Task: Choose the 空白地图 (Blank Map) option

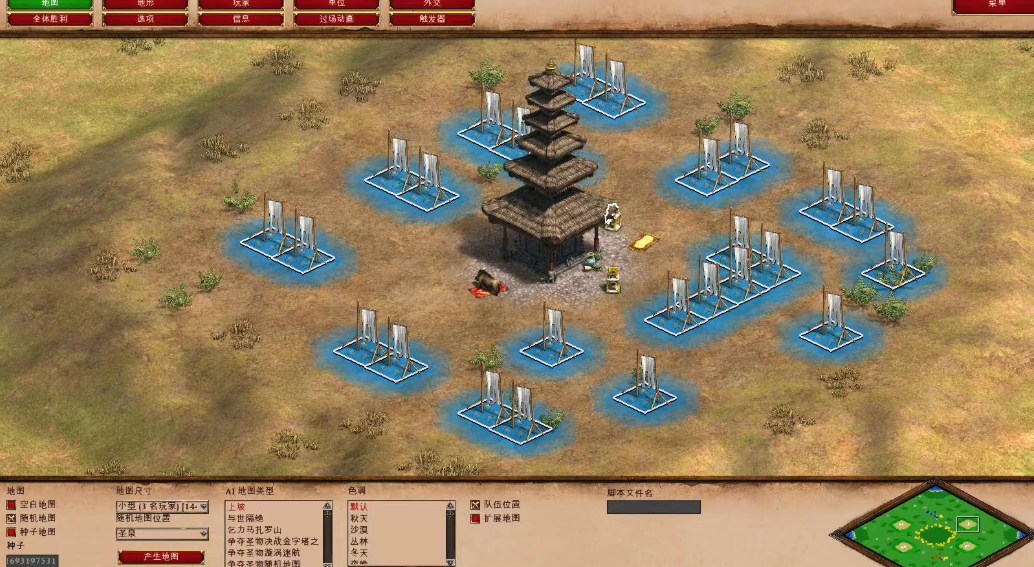Action: click(12, 505)
